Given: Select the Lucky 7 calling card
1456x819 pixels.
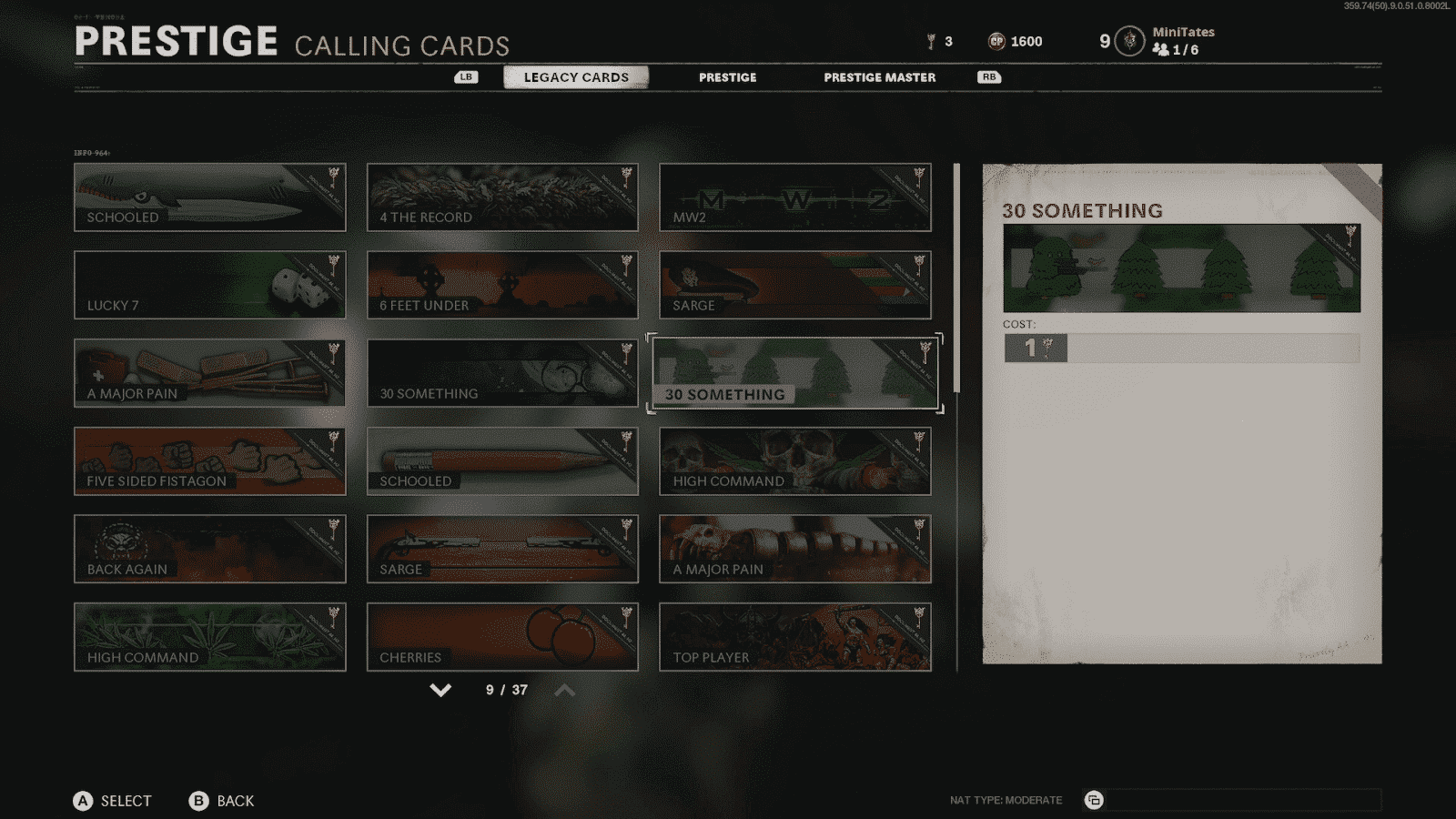Looking at the screenshot, I should [210, 286].
